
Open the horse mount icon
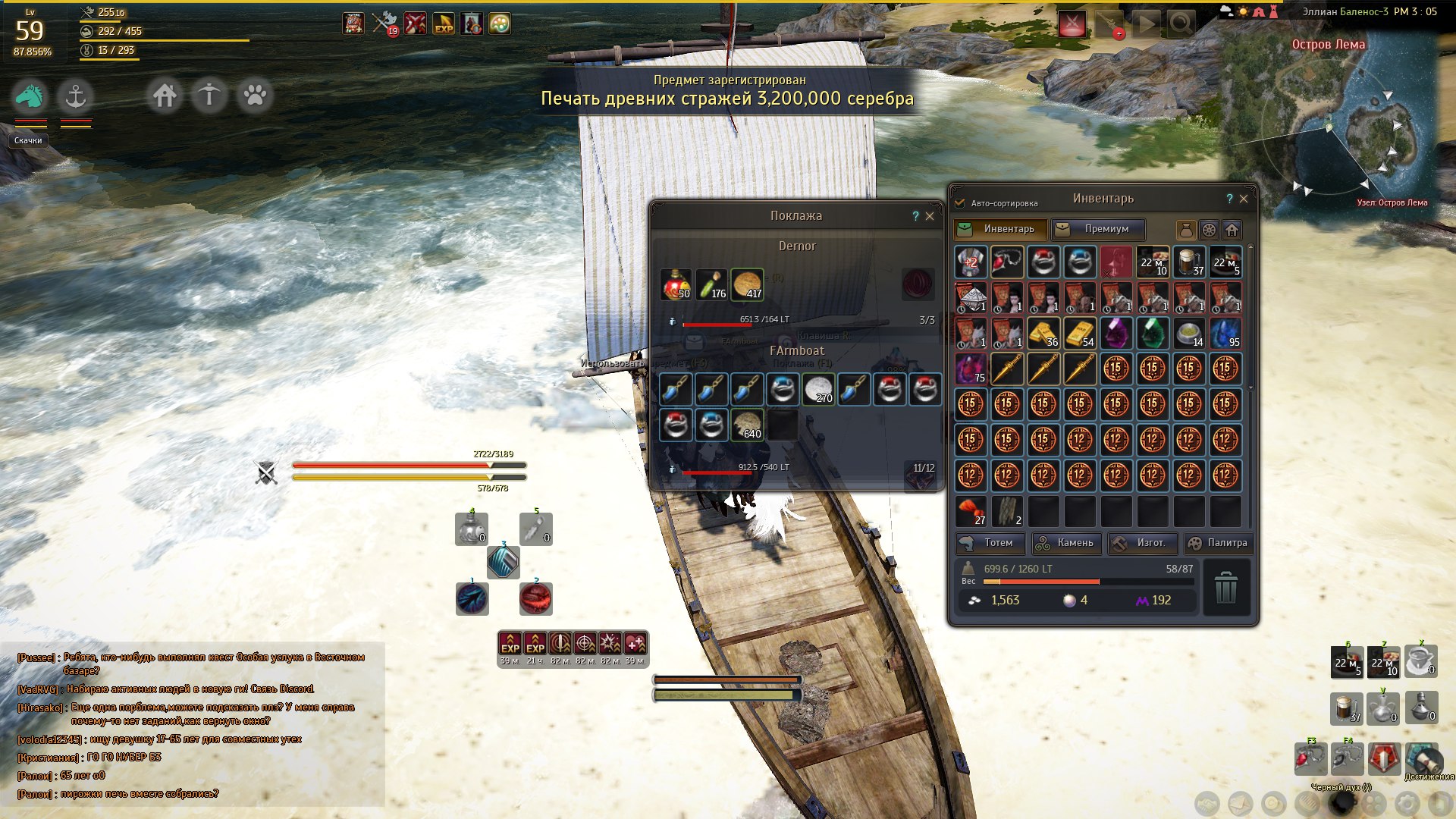30,96
